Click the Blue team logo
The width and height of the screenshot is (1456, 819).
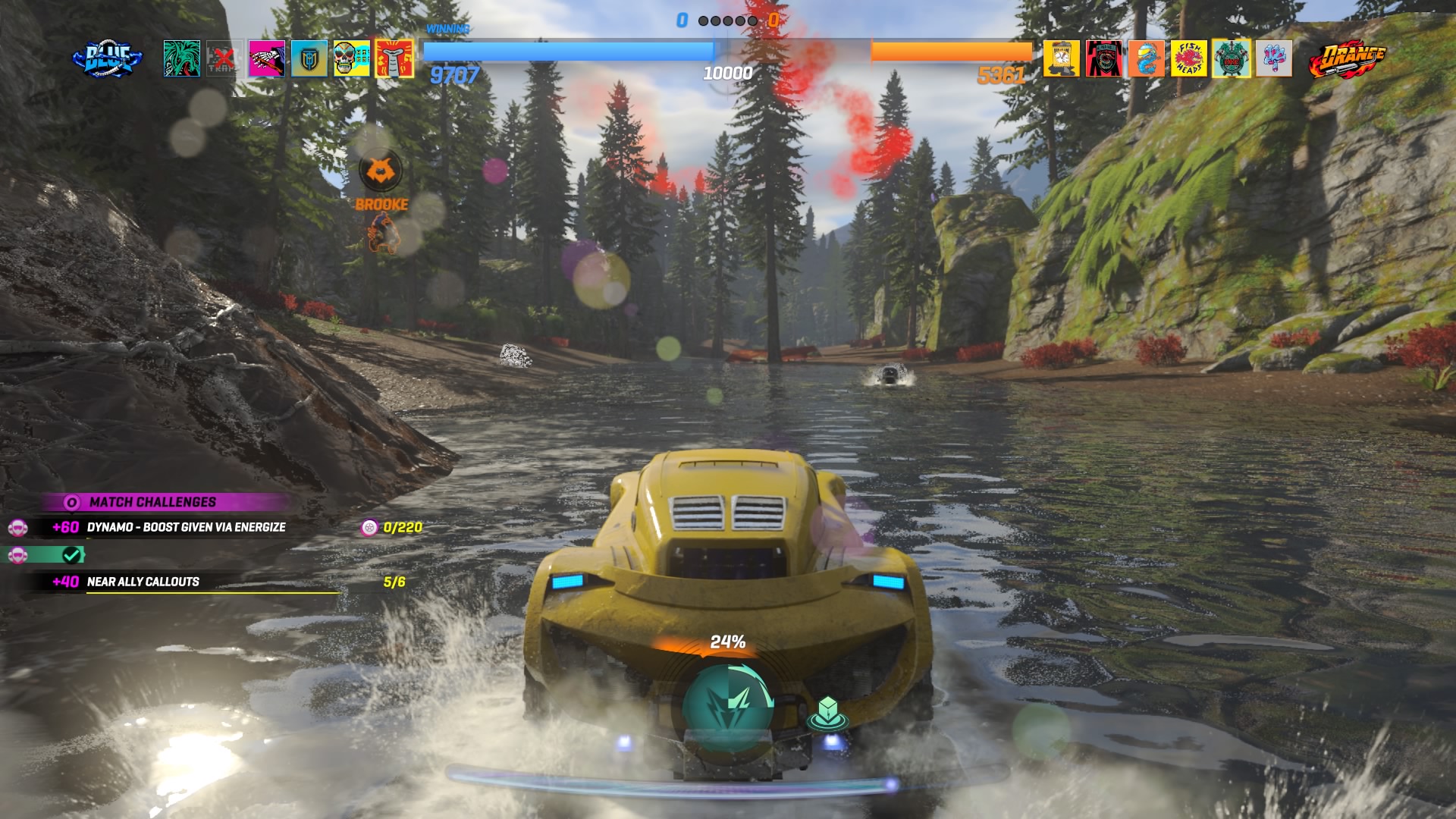107,59
